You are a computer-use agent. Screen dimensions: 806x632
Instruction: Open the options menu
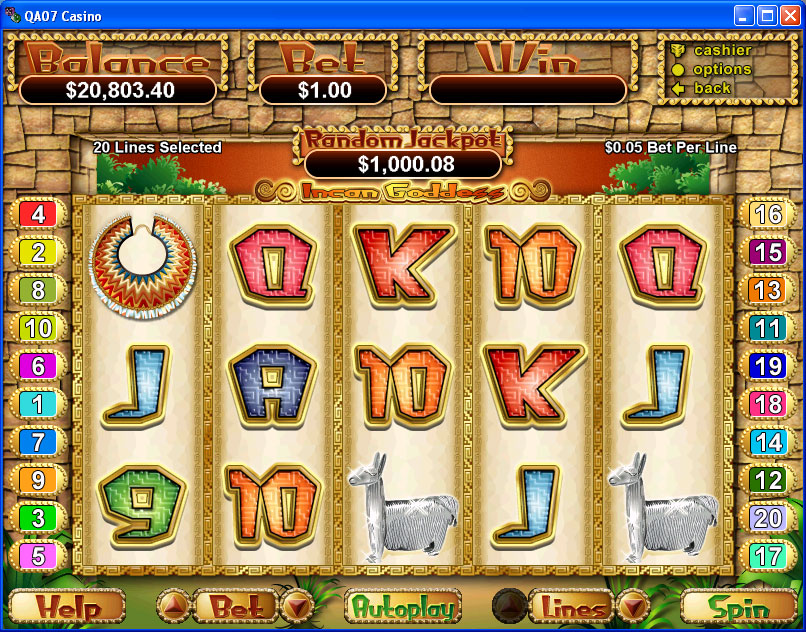(721, 69)
